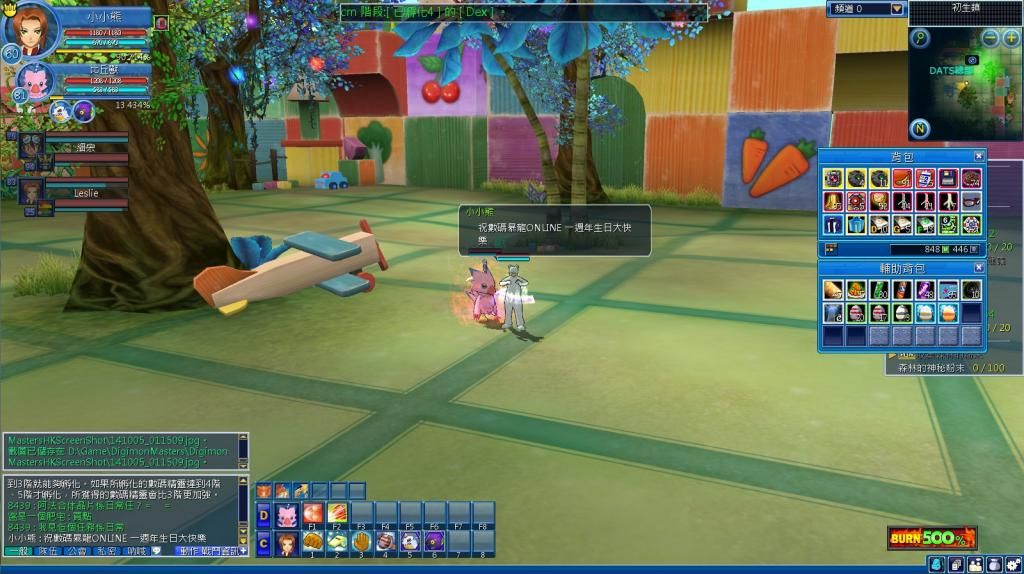Image resolution: width=1024 pixels, height=574 pixels.
Task: Use the open hand icon in hotbar slot 3
Action: [362, 542]
